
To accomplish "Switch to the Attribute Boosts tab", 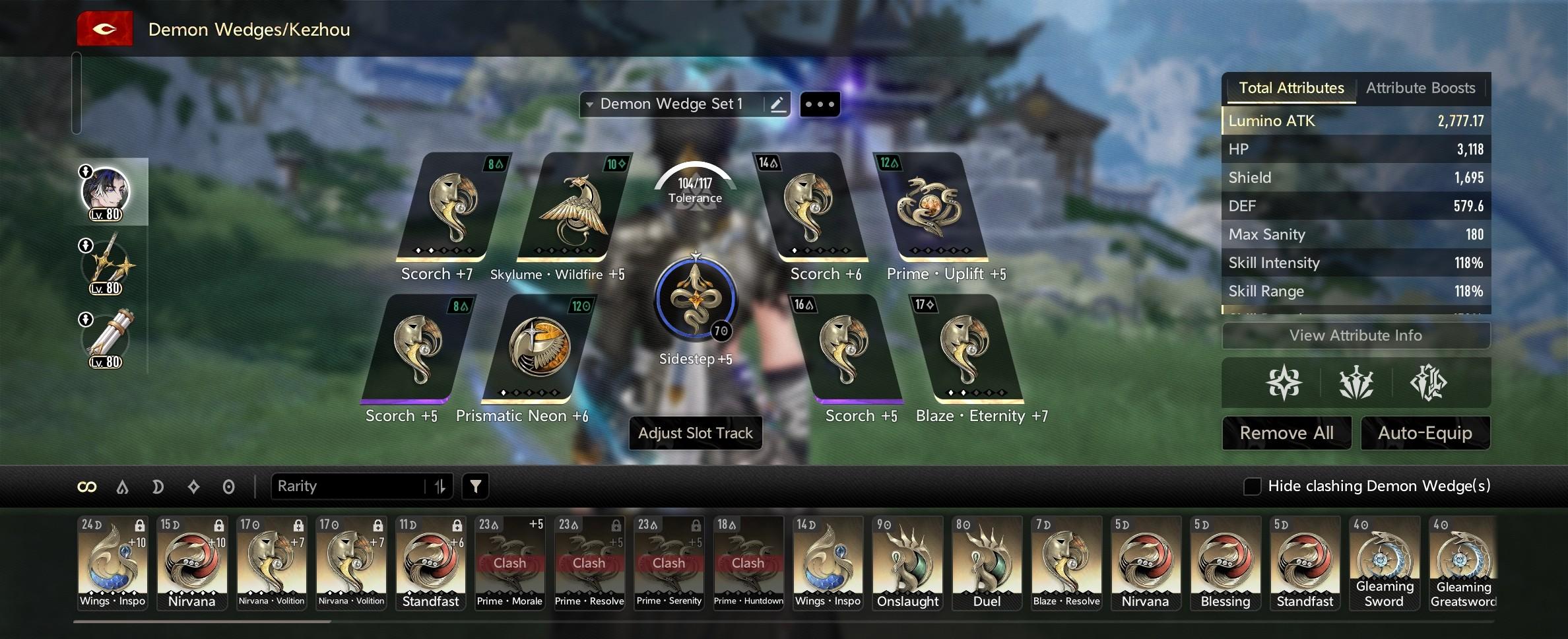I will (1420, 88).
